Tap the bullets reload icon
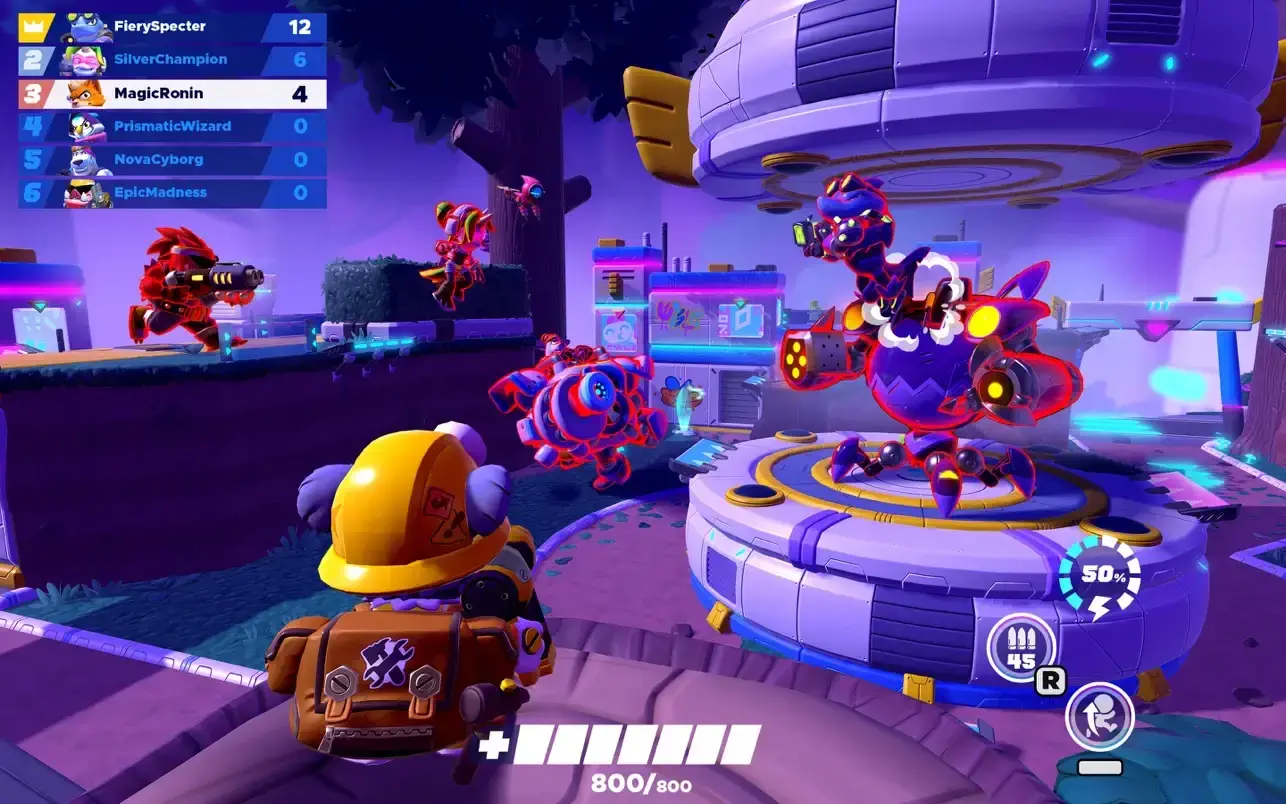This screenshot has height=804, width=1286. click(x=1021, y=647)
